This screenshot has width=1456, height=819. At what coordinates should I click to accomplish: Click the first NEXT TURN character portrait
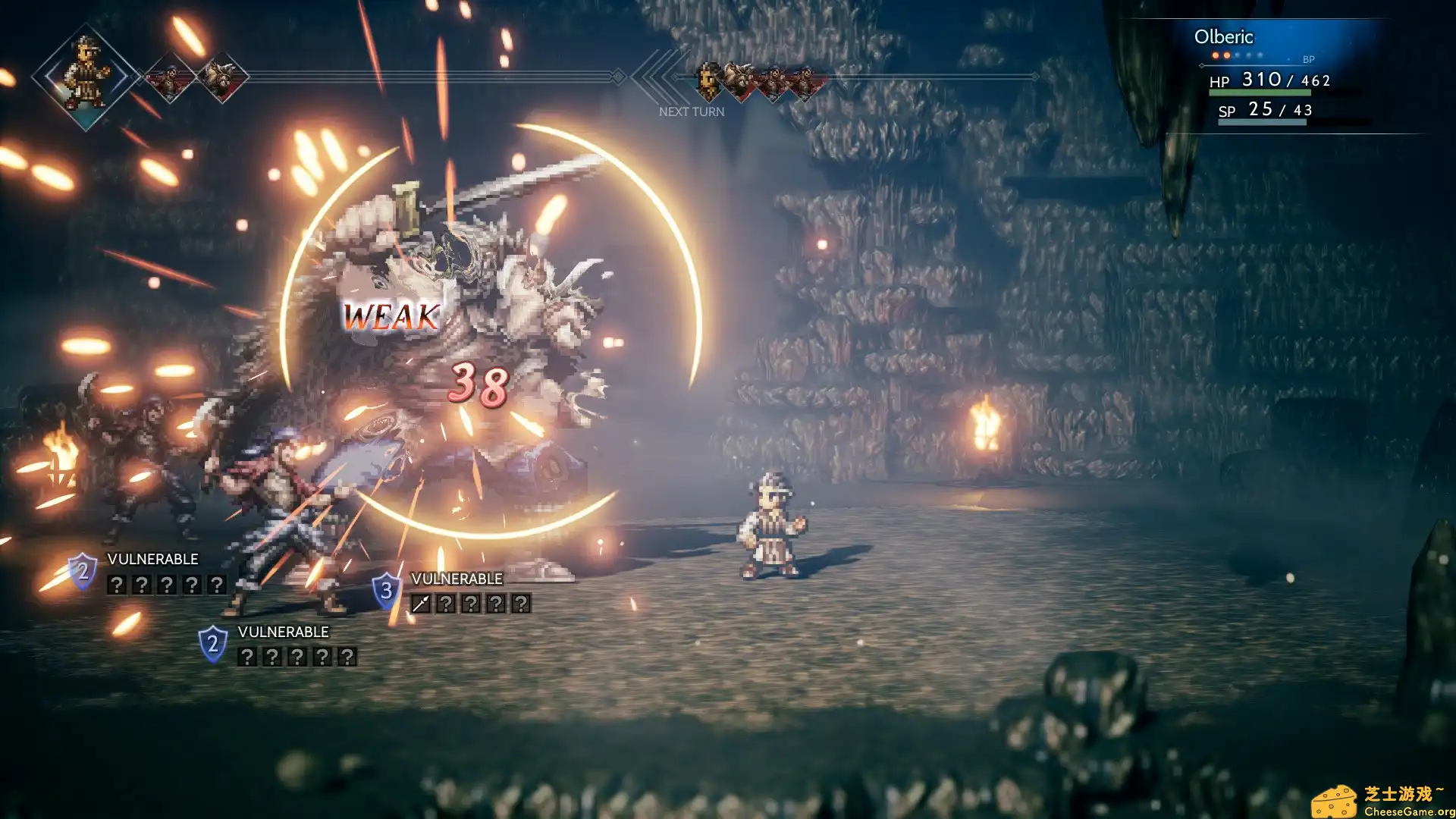[x=708, y=81]
